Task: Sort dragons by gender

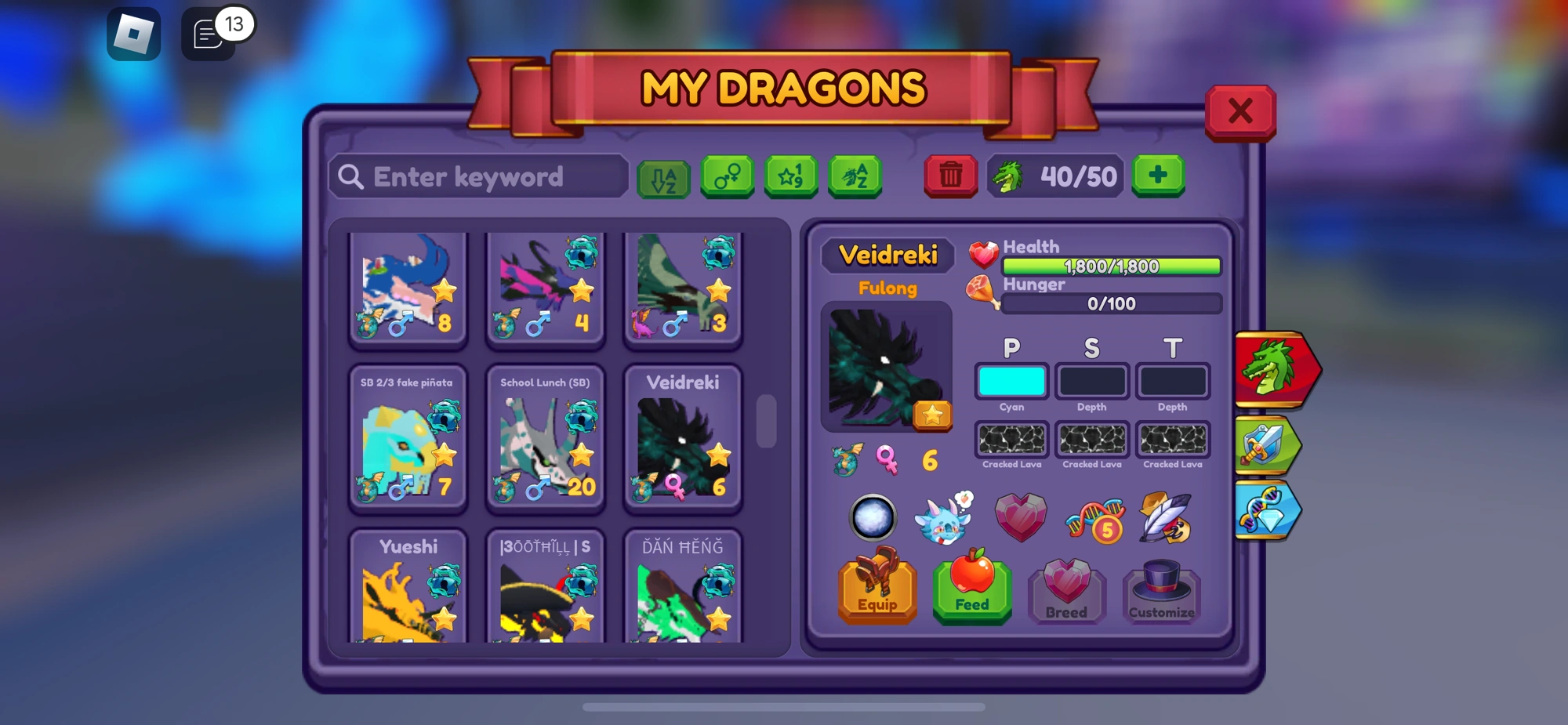Action: point(728,176)
